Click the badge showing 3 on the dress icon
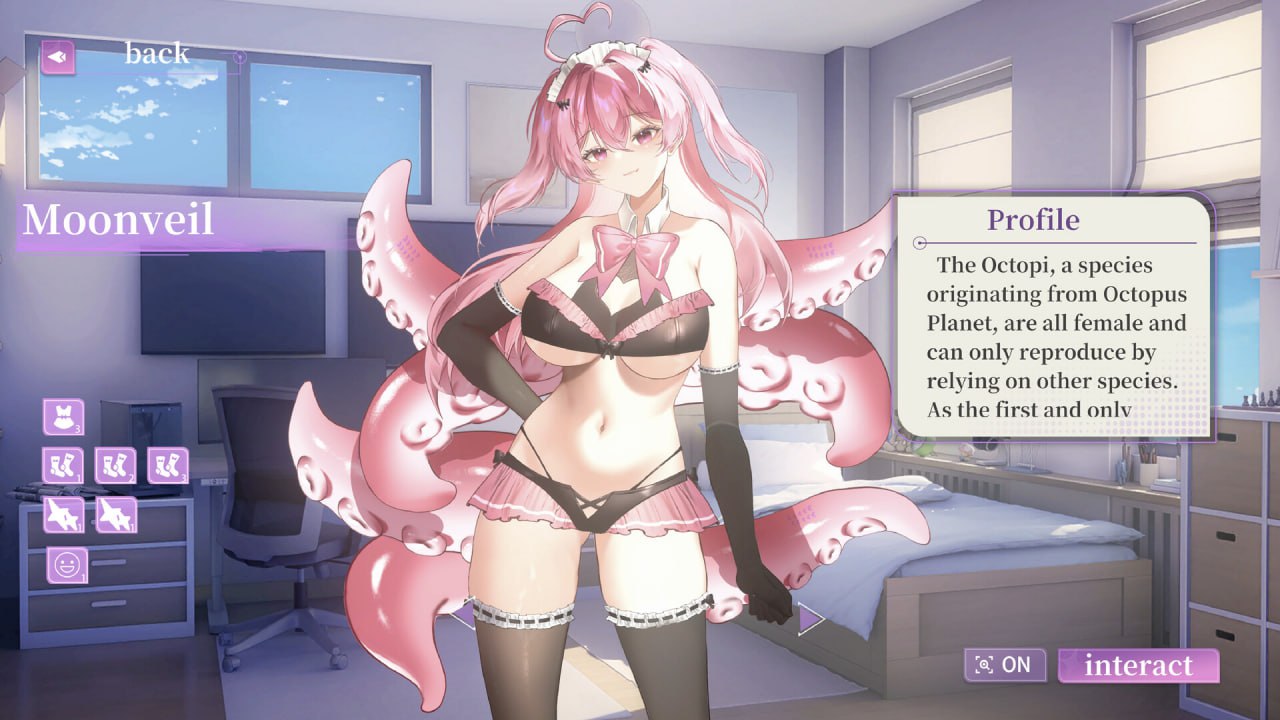The height and width of the screenshot is (720, 1280). pos(78,431)
